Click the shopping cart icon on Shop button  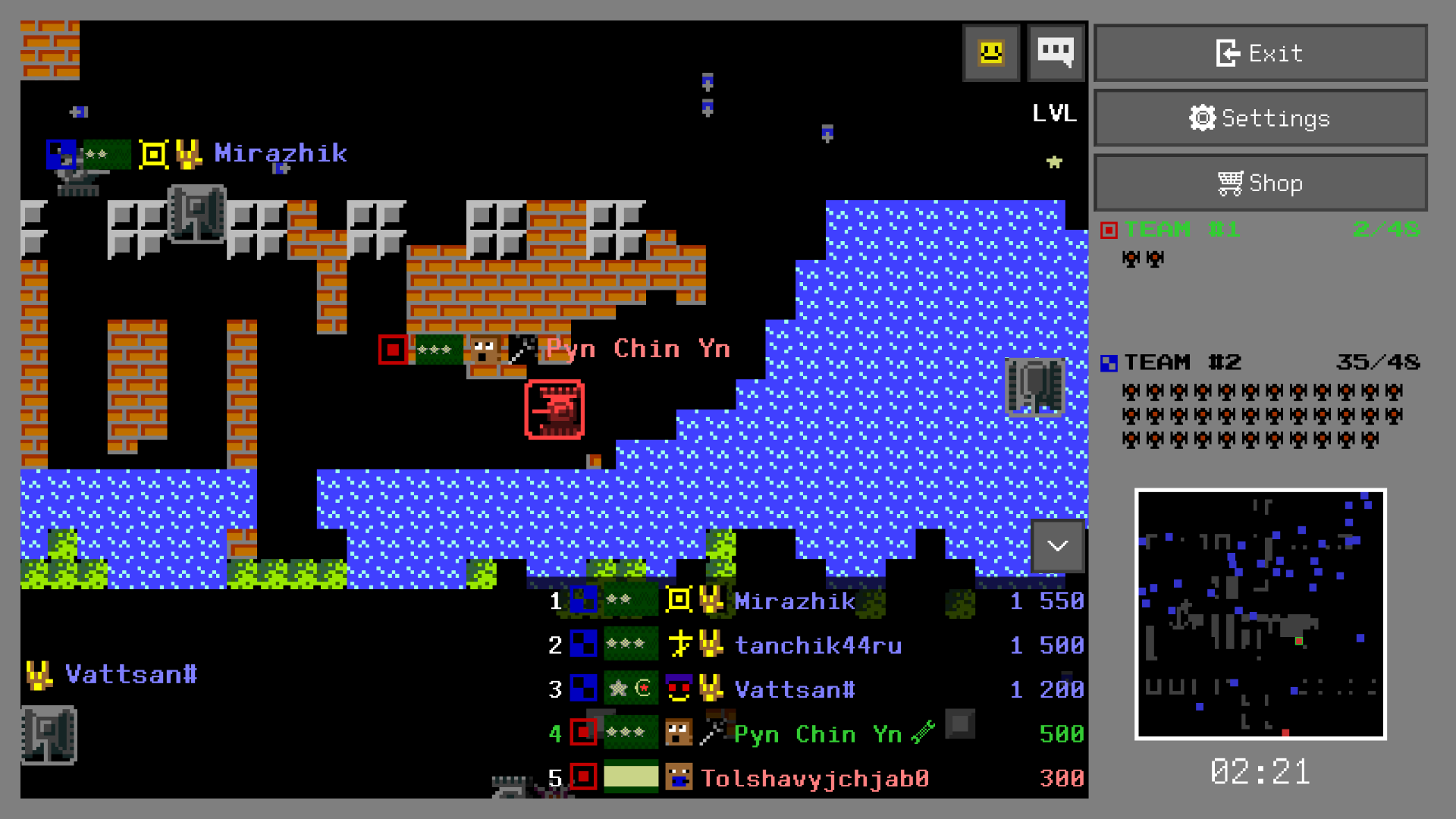[1232, 182]
